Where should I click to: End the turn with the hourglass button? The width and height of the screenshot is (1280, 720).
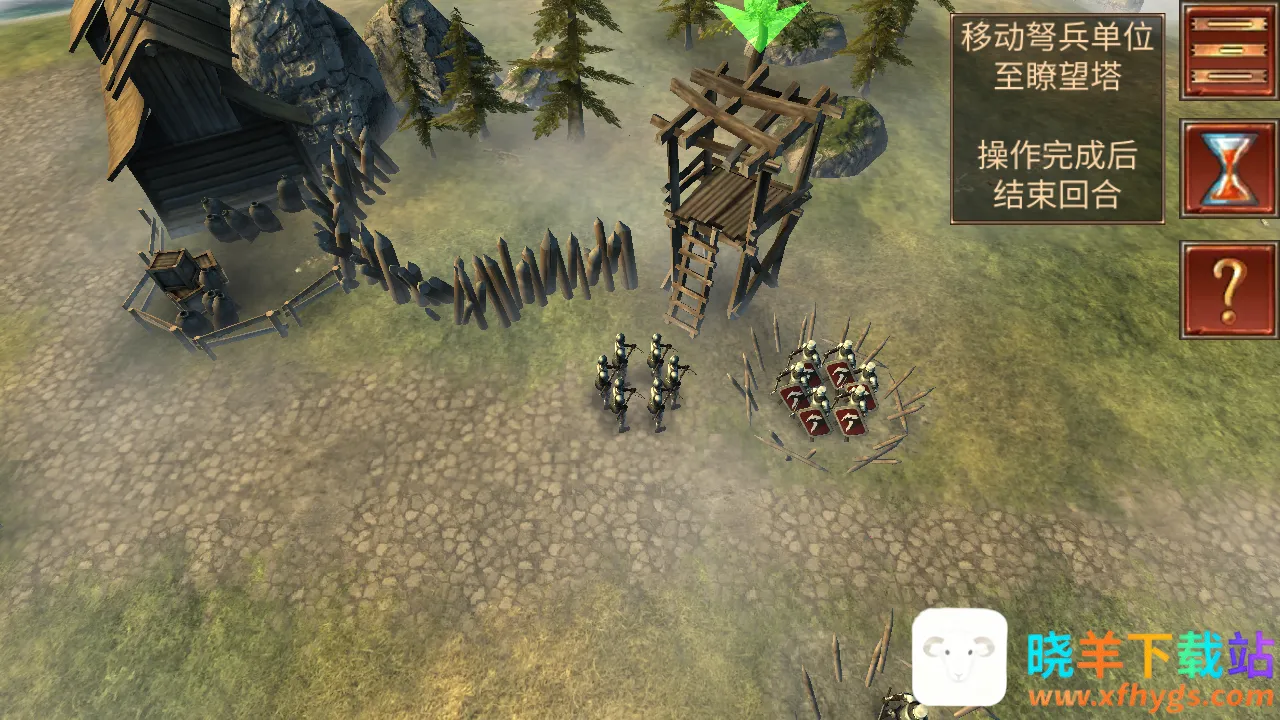[1229, 169]
